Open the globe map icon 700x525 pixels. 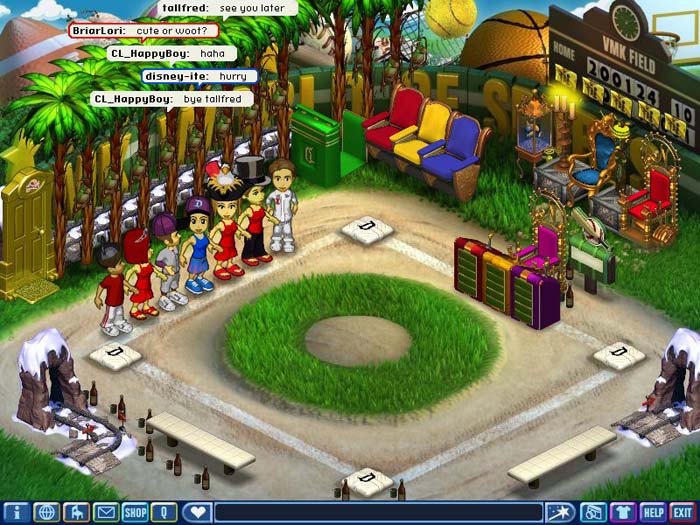45,513
